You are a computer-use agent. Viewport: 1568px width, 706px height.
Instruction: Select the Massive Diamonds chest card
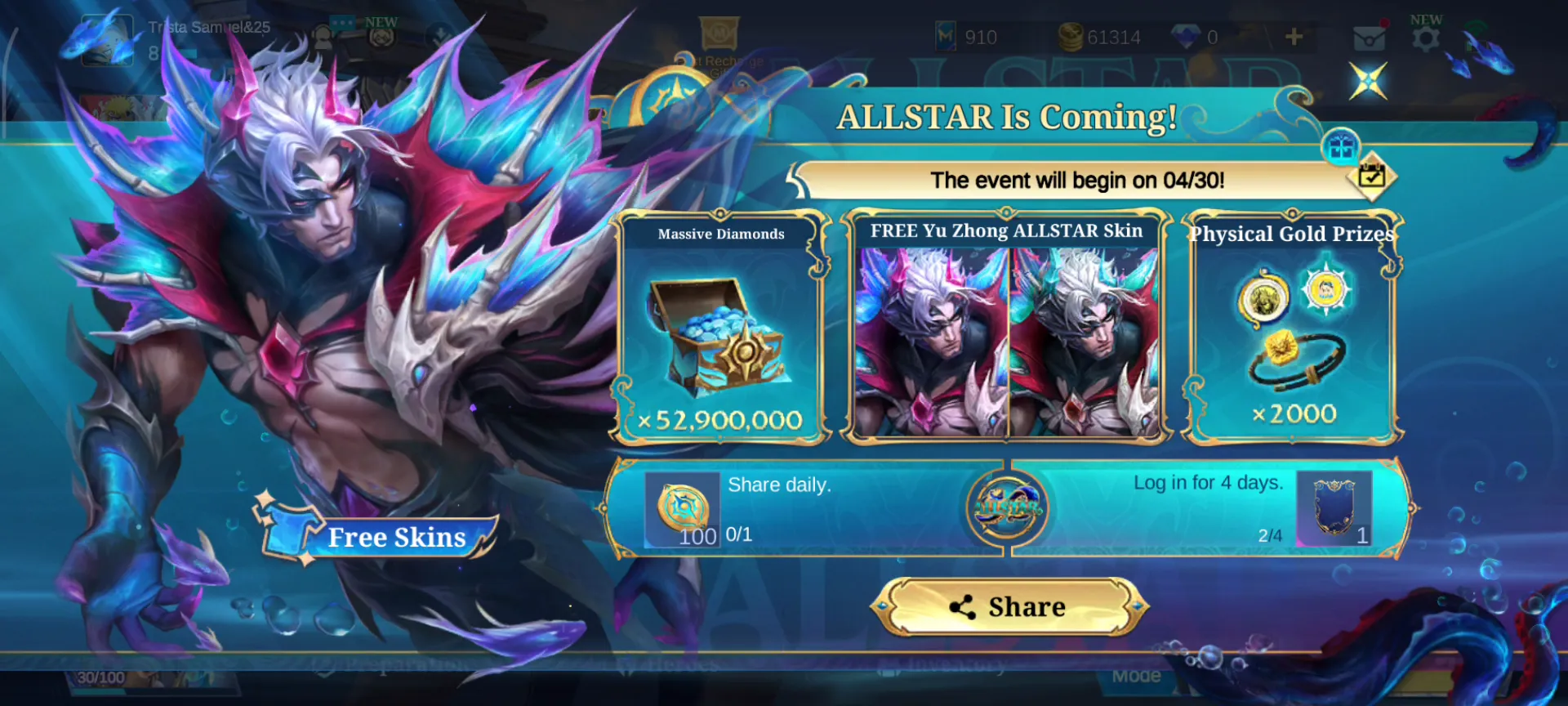click(720, 328)
